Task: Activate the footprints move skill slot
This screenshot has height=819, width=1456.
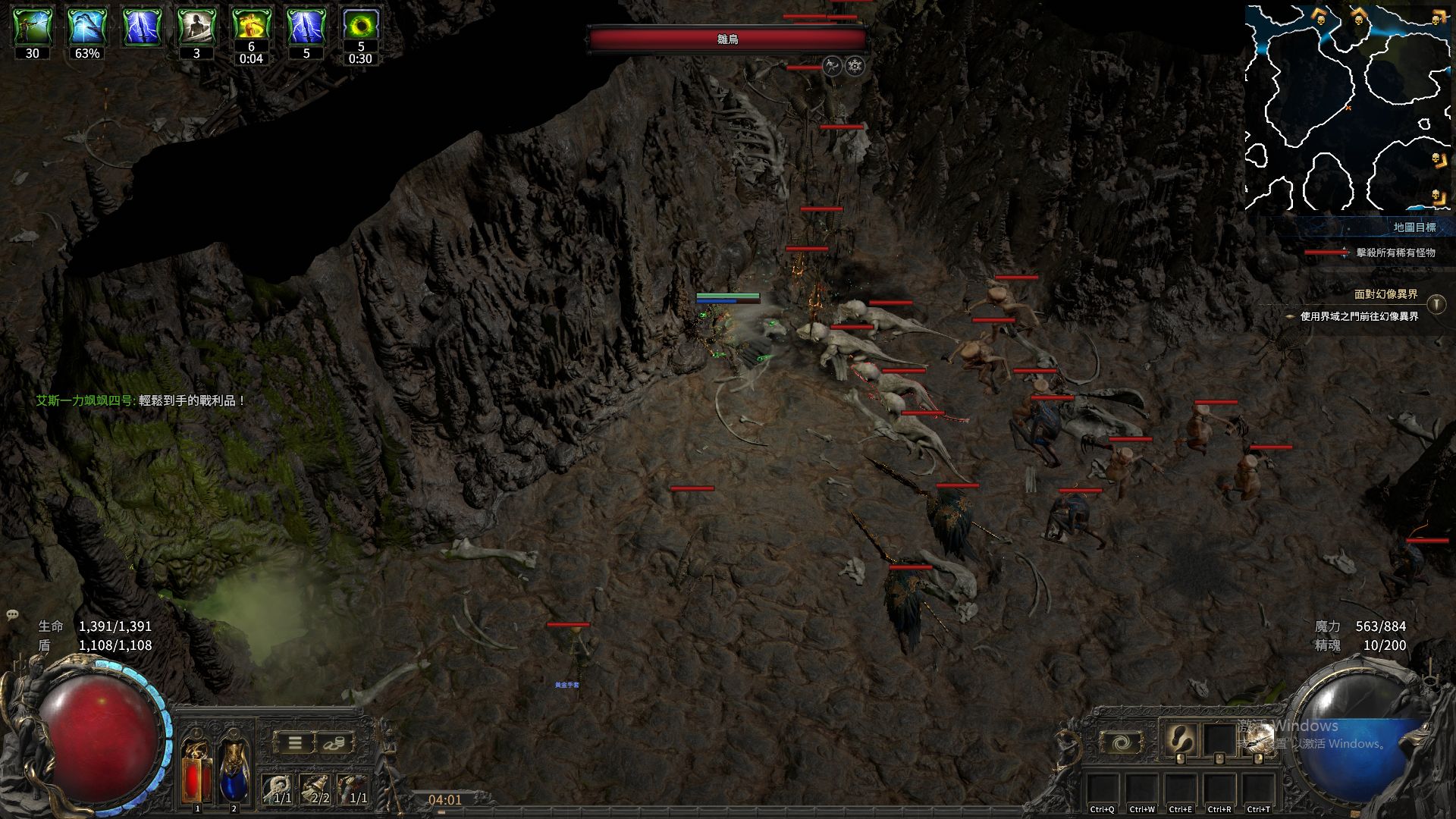Action: tap(1181, 739)
